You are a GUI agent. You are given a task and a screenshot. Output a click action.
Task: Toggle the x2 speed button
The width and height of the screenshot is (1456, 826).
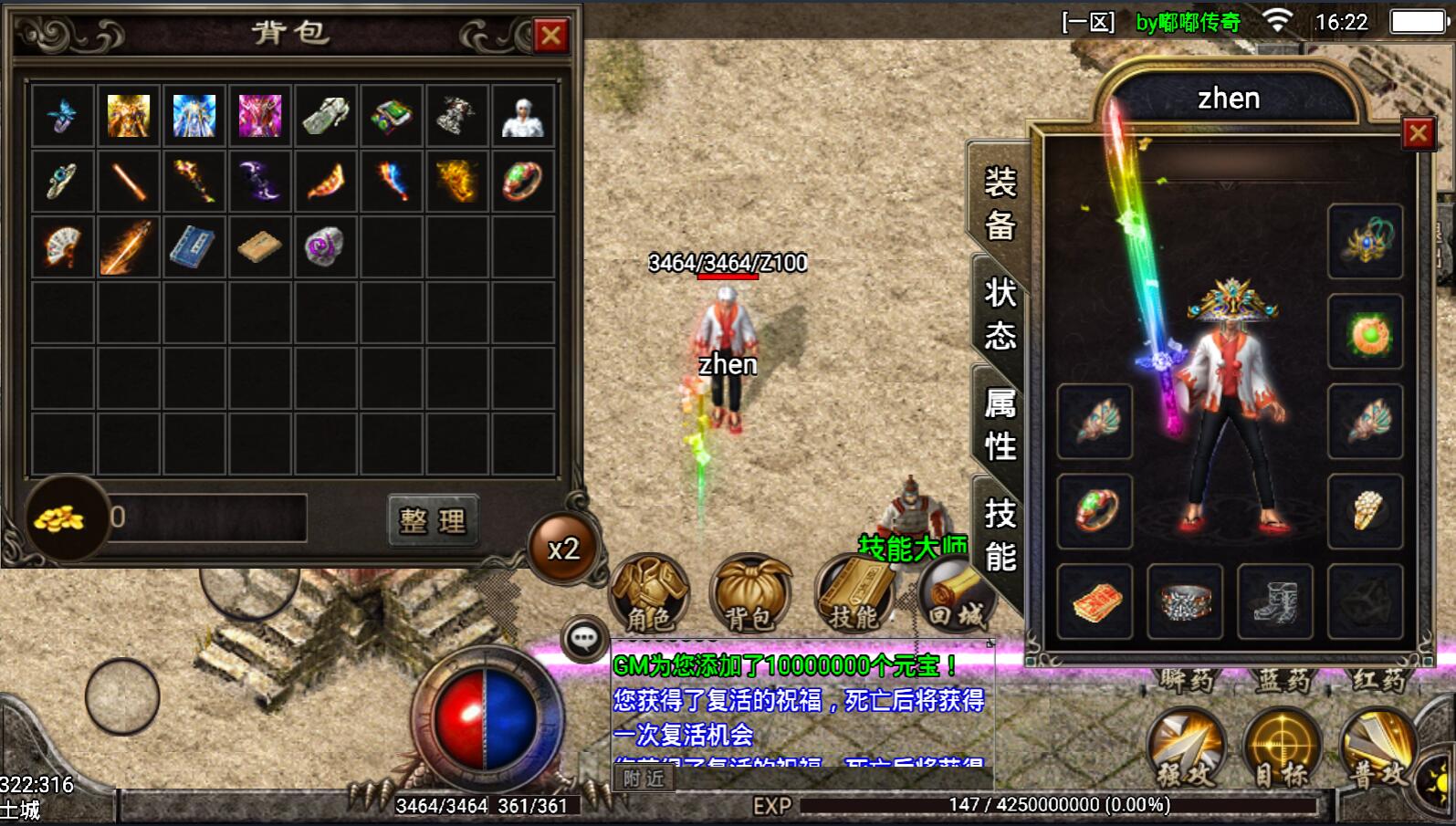[x=563, y=549]
